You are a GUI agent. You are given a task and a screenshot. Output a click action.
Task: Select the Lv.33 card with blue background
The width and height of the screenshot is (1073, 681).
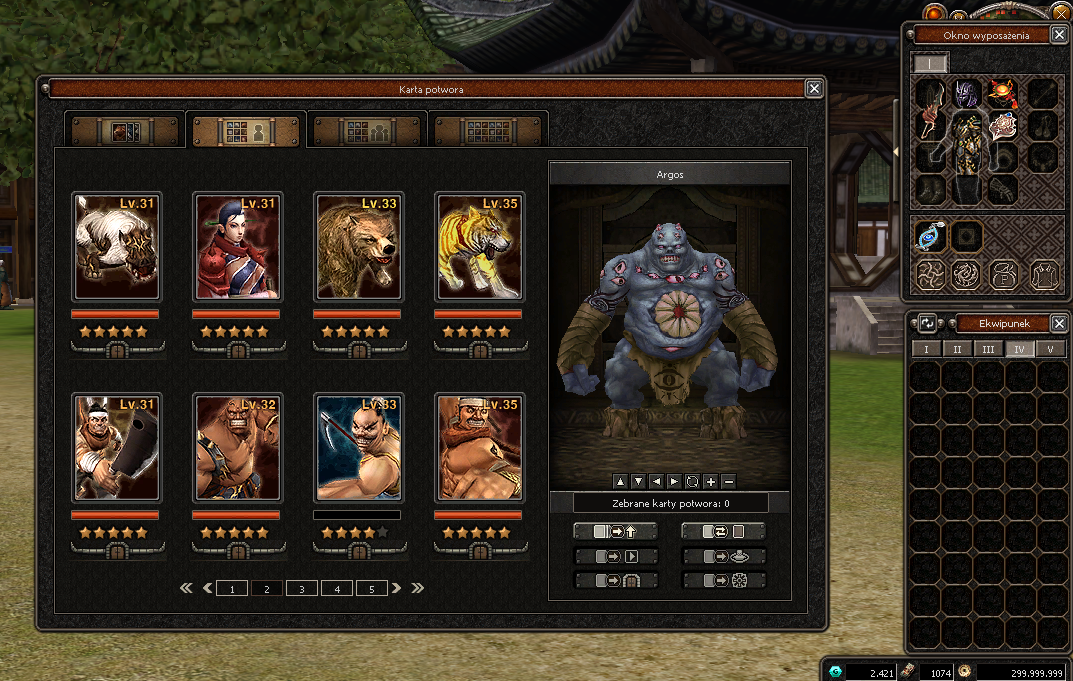pyautogui.click(x=359, y=447)
